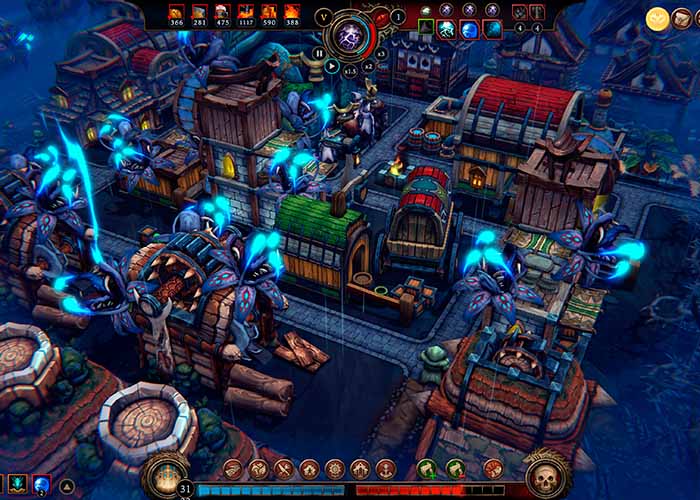Screen dimensions: 700x500
Task: Activate the blue orb ability slot
Action: [x=42, y=485]
